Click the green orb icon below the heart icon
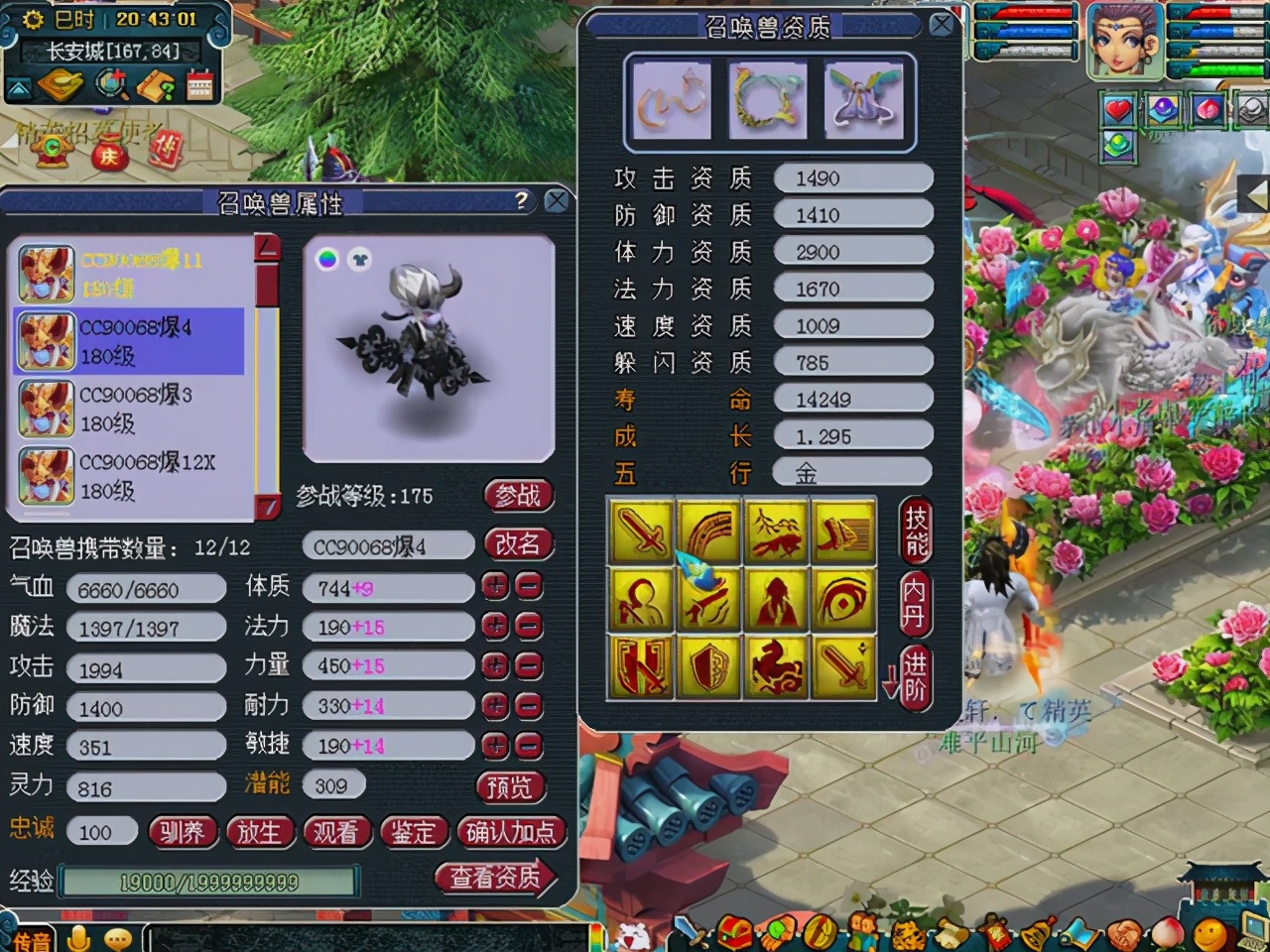1270x952 pixels. 1119,146
